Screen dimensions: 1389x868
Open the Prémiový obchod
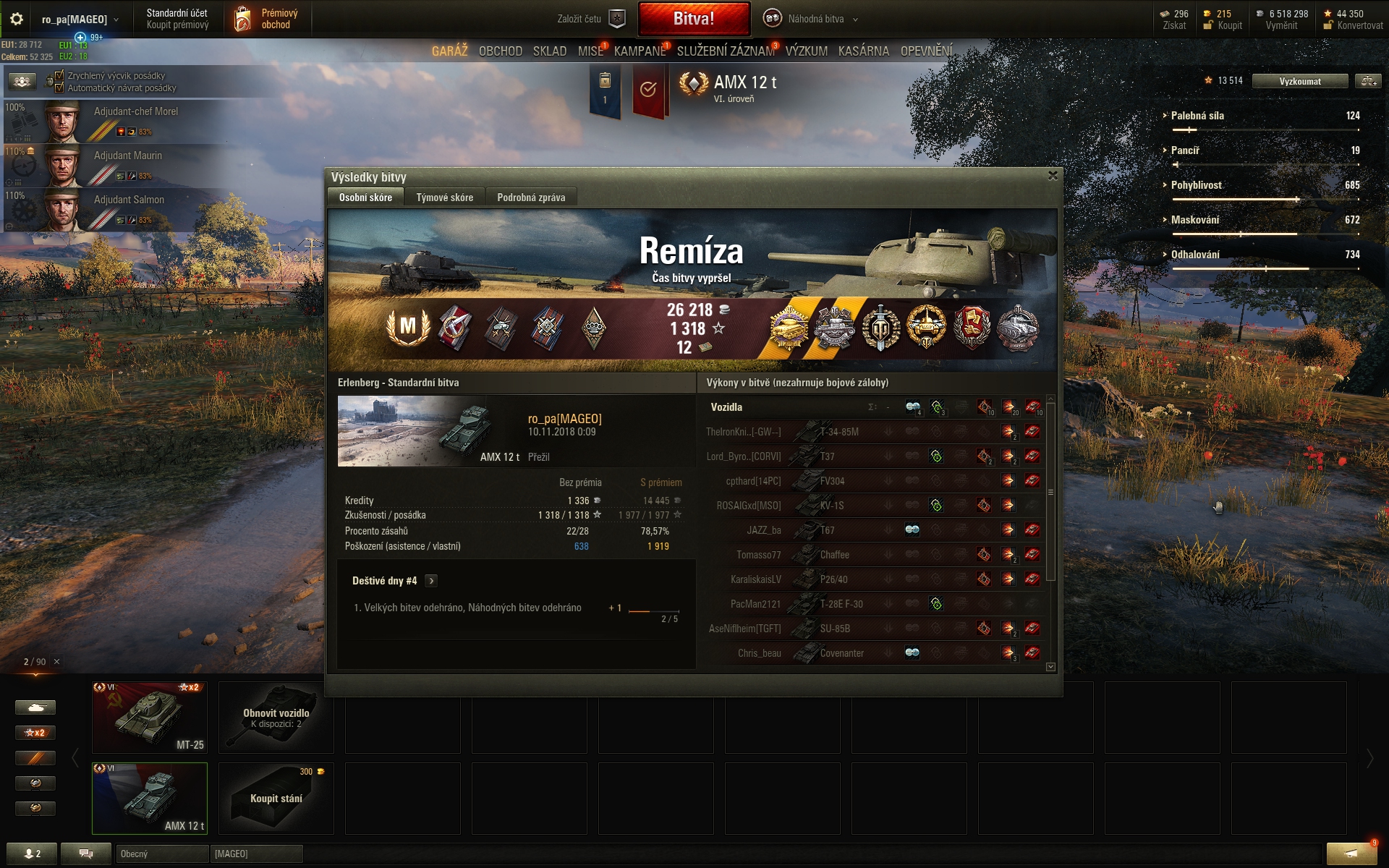point(268,19)
